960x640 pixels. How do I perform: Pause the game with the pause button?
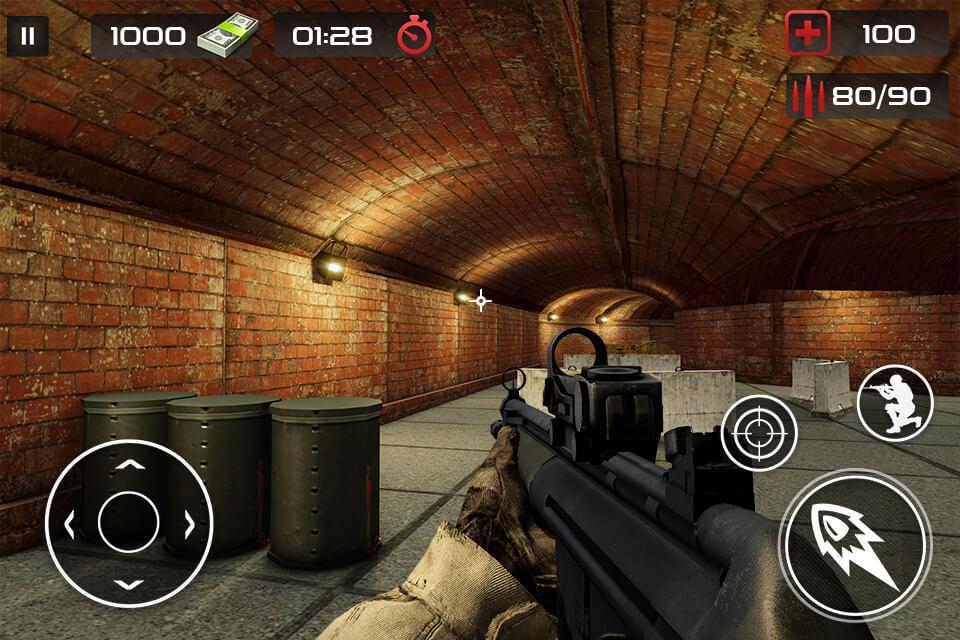pyautogui.click(x=28, y=37)
